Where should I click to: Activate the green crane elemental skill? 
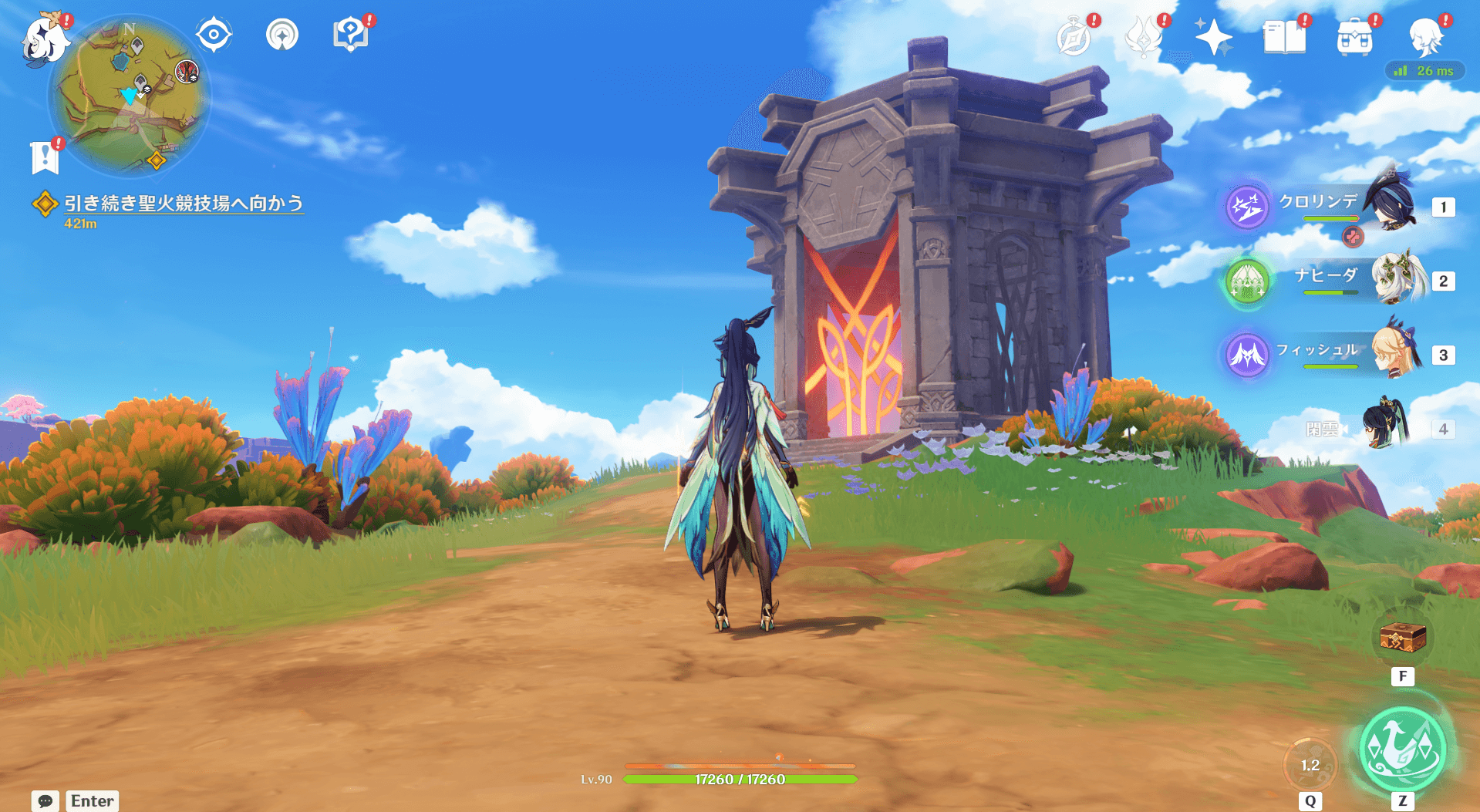[x=1402, y=749]
